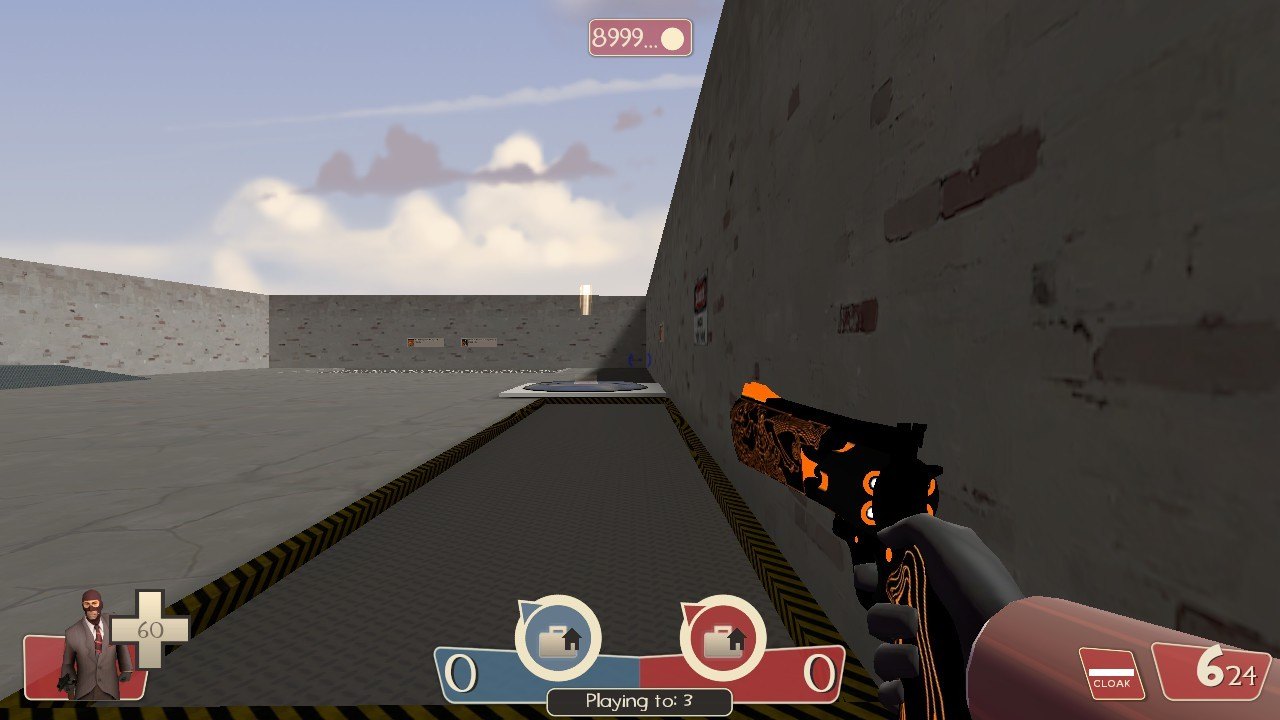This screenshot has height=720, width=1280.
Task: Select the Spy class portrait
Action: (x=94, y=645)
